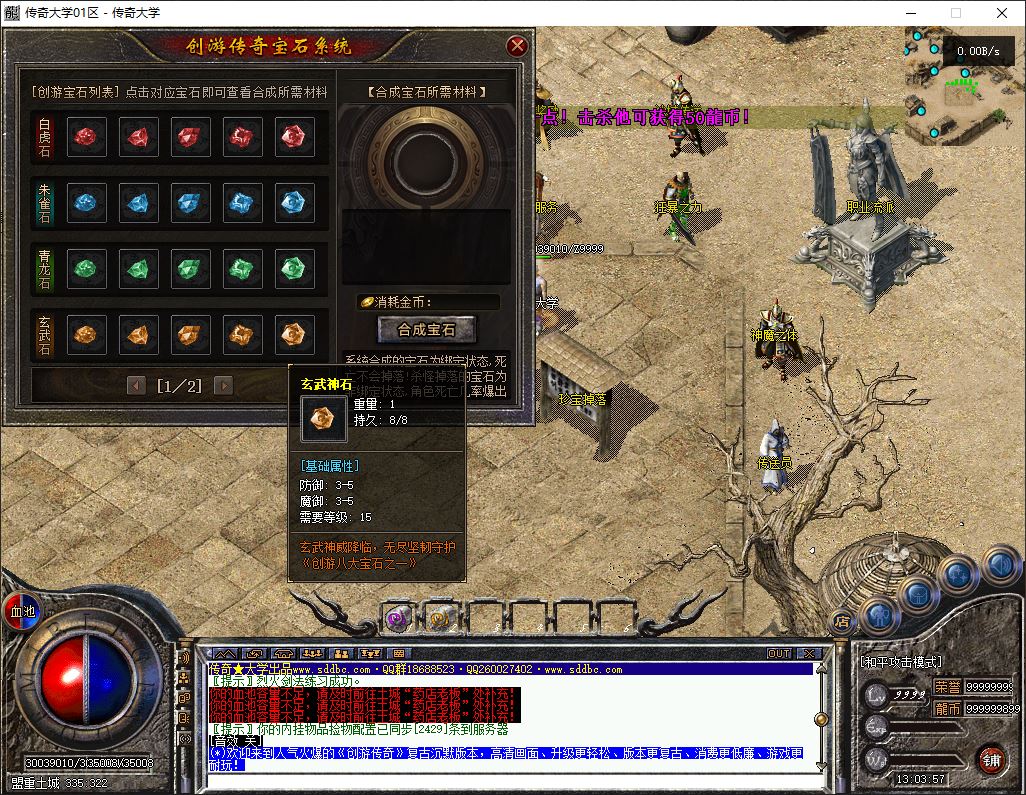This screenshot has height=795, width=1026.
Task: Choose the last red 白虎石 gem
Action: point(291,137)
